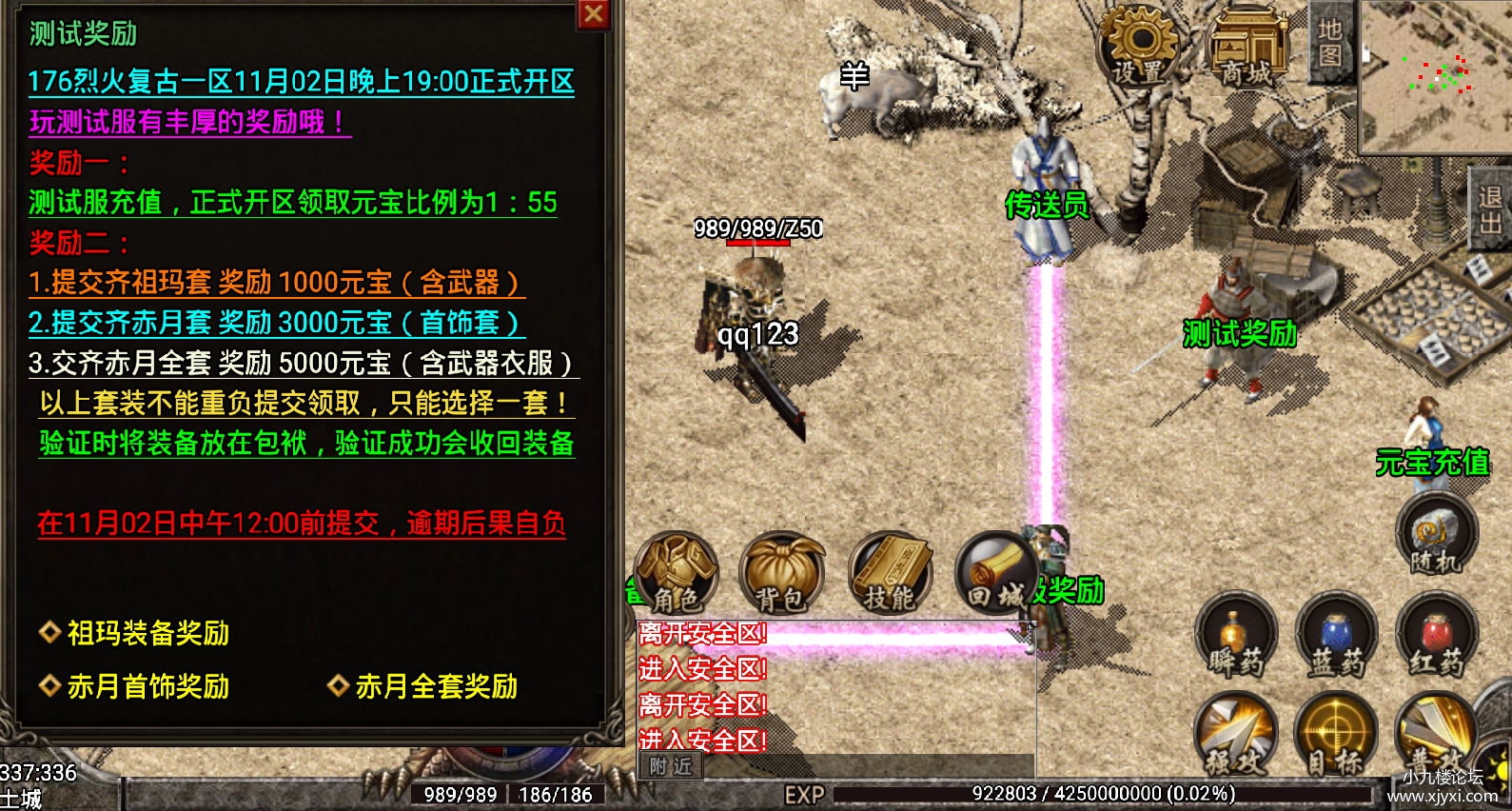Open the 设置 settings gear icon
This screenshot has height=811, width=1512.
tap(1138, 43)
